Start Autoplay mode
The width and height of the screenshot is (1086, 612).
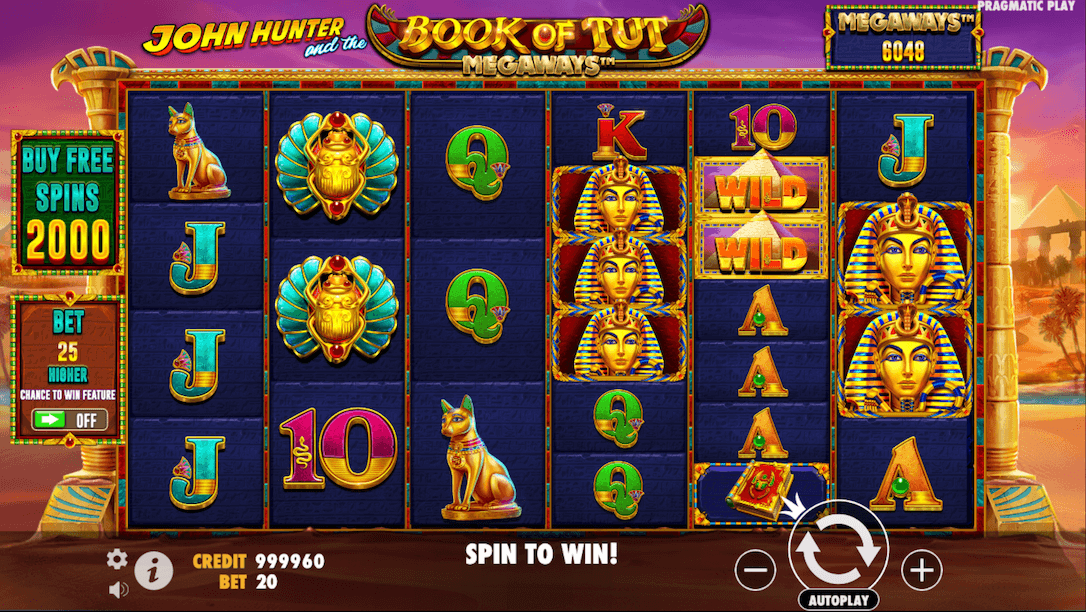838,600
